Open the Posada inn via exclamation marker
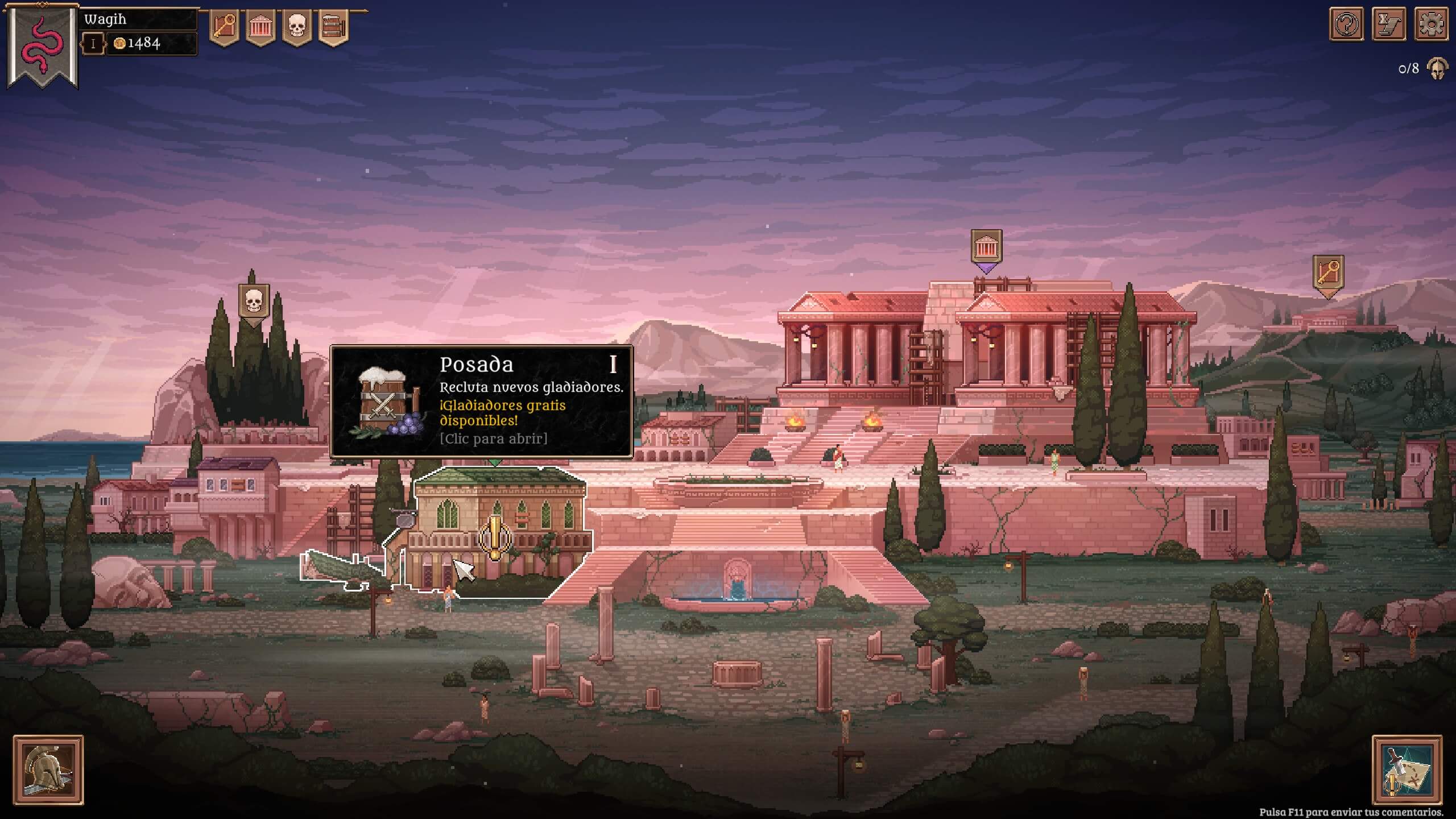Viewport: 1456px width, 819px height. pyautogui.click(x=495, y=536)
